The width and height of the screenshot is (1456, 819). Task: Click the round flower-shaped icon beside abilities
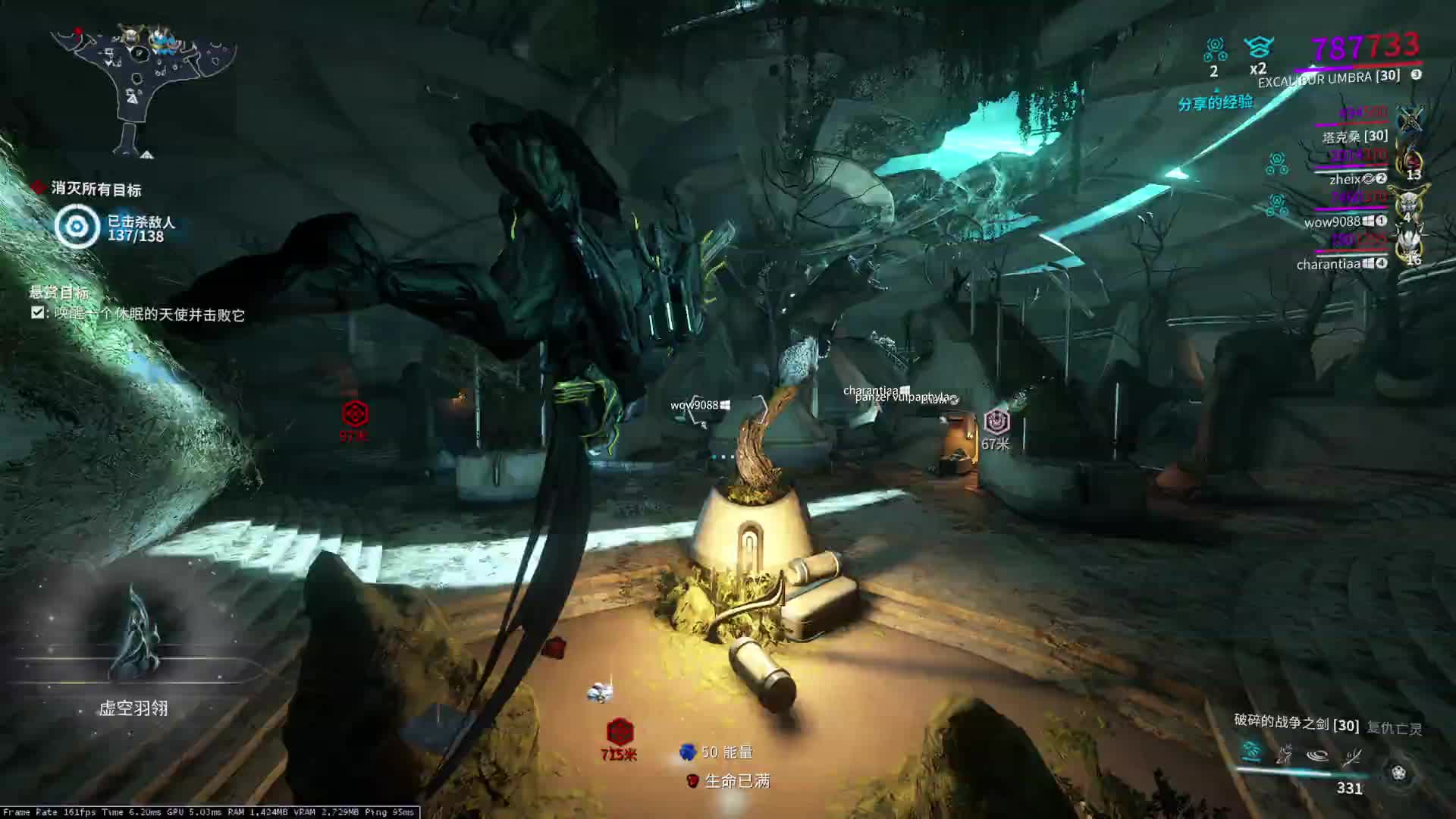coord(1398,773)
